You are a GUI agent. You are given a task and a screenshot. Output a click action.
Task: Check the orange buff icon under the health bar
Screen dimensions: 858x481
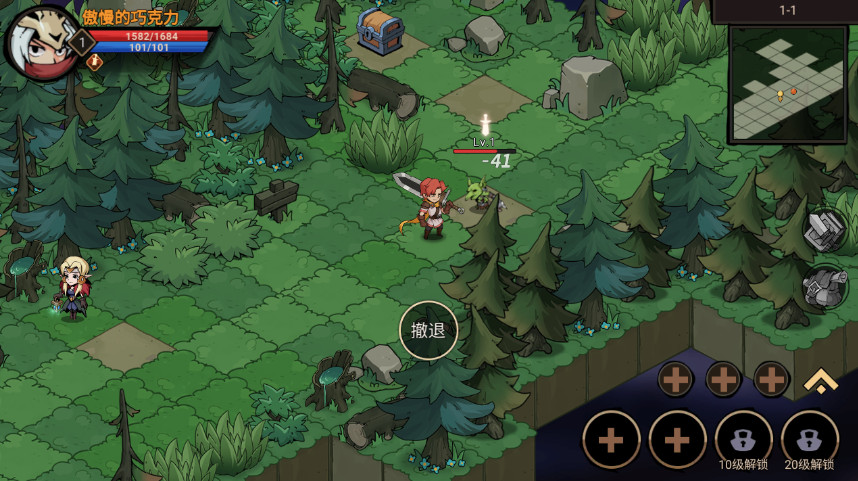95,62
